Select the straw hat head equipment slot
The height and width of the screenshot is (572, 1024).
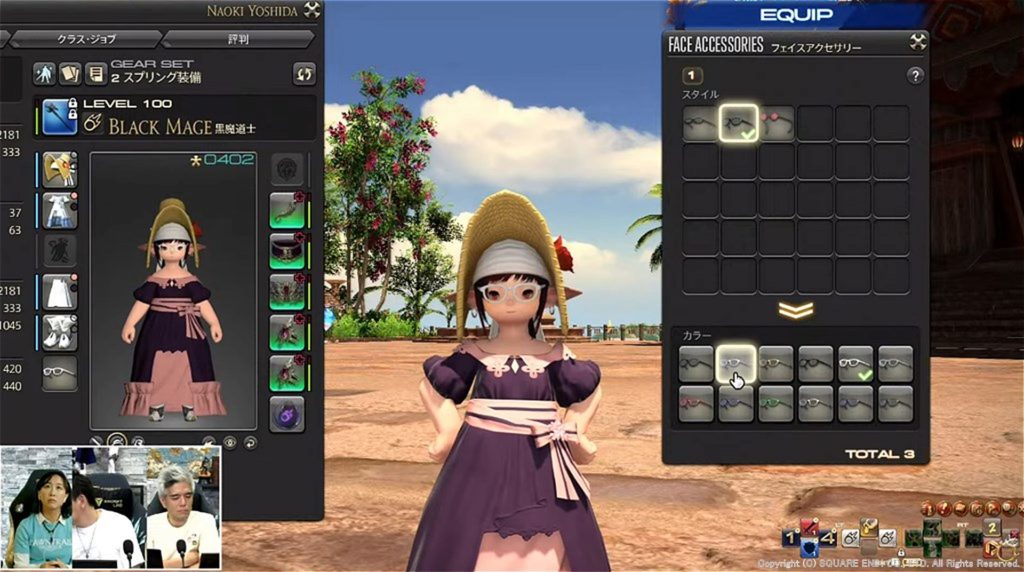(x=59, y=169)
